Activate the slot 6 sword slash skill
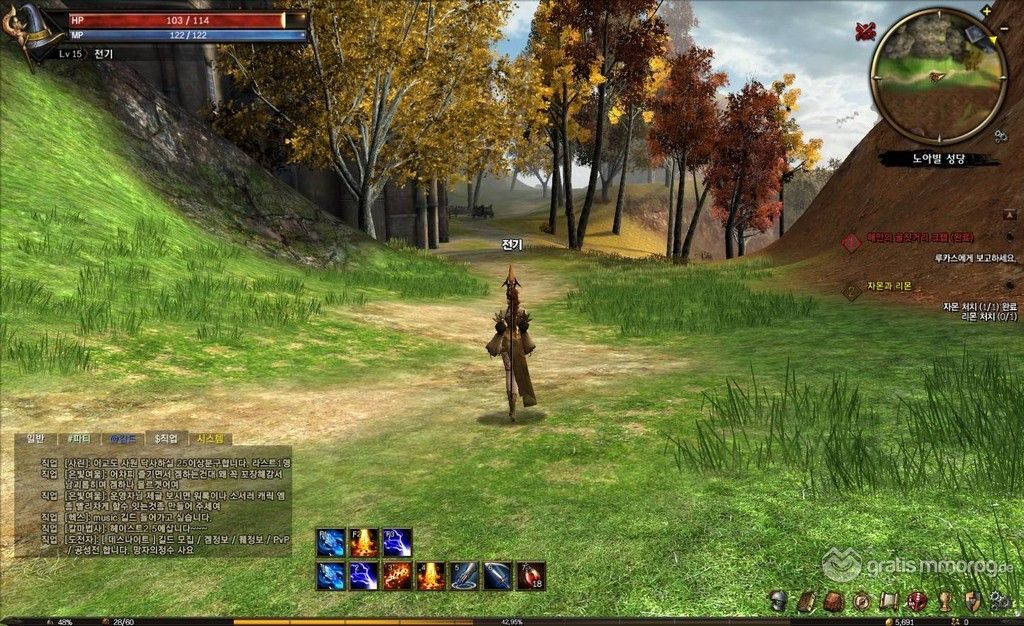Image resolution: width=1024 pixels, height=626 pixels. point(497,576)
